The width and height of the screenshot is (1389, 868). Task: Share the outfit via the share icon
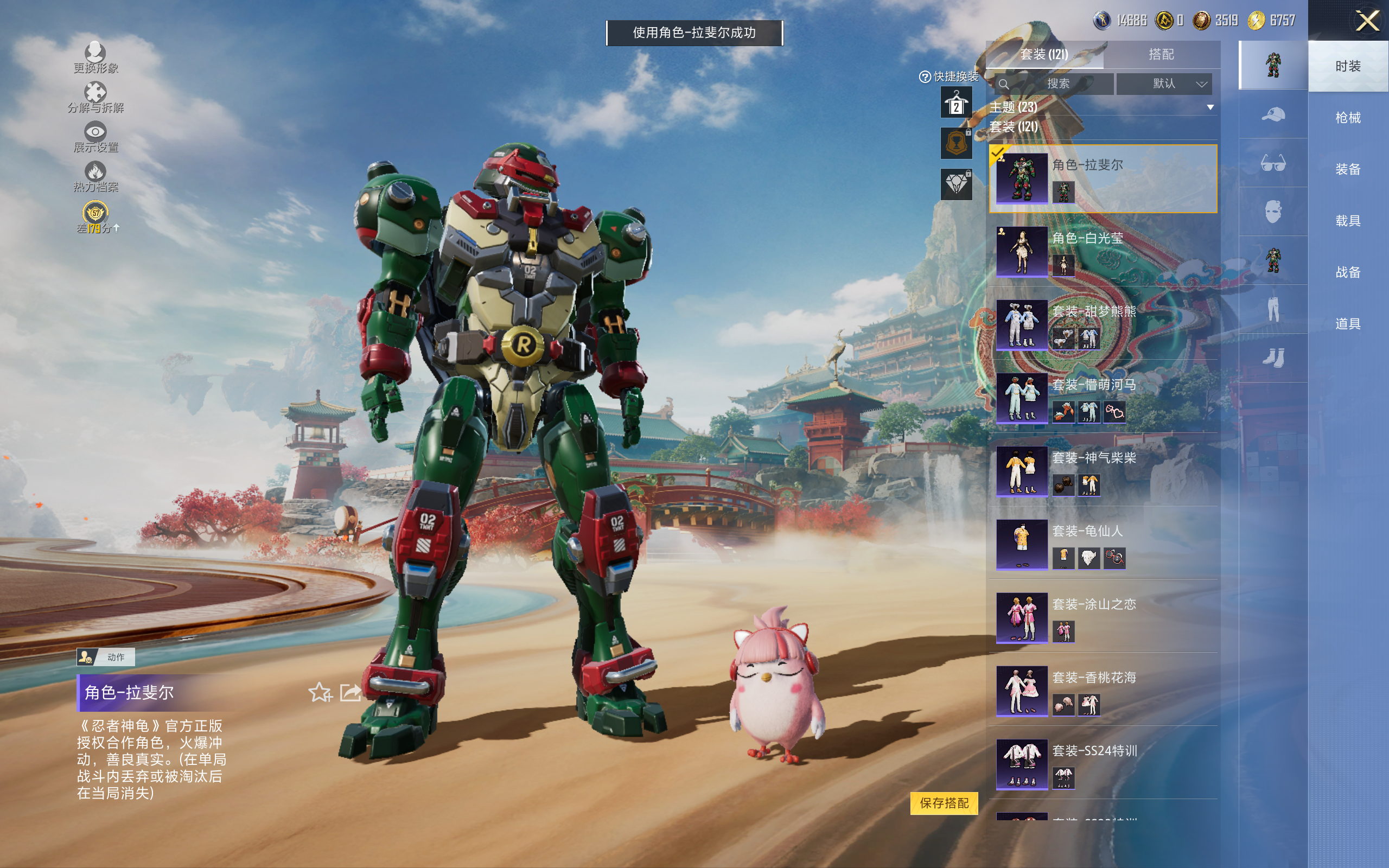[x=350, y=692]
